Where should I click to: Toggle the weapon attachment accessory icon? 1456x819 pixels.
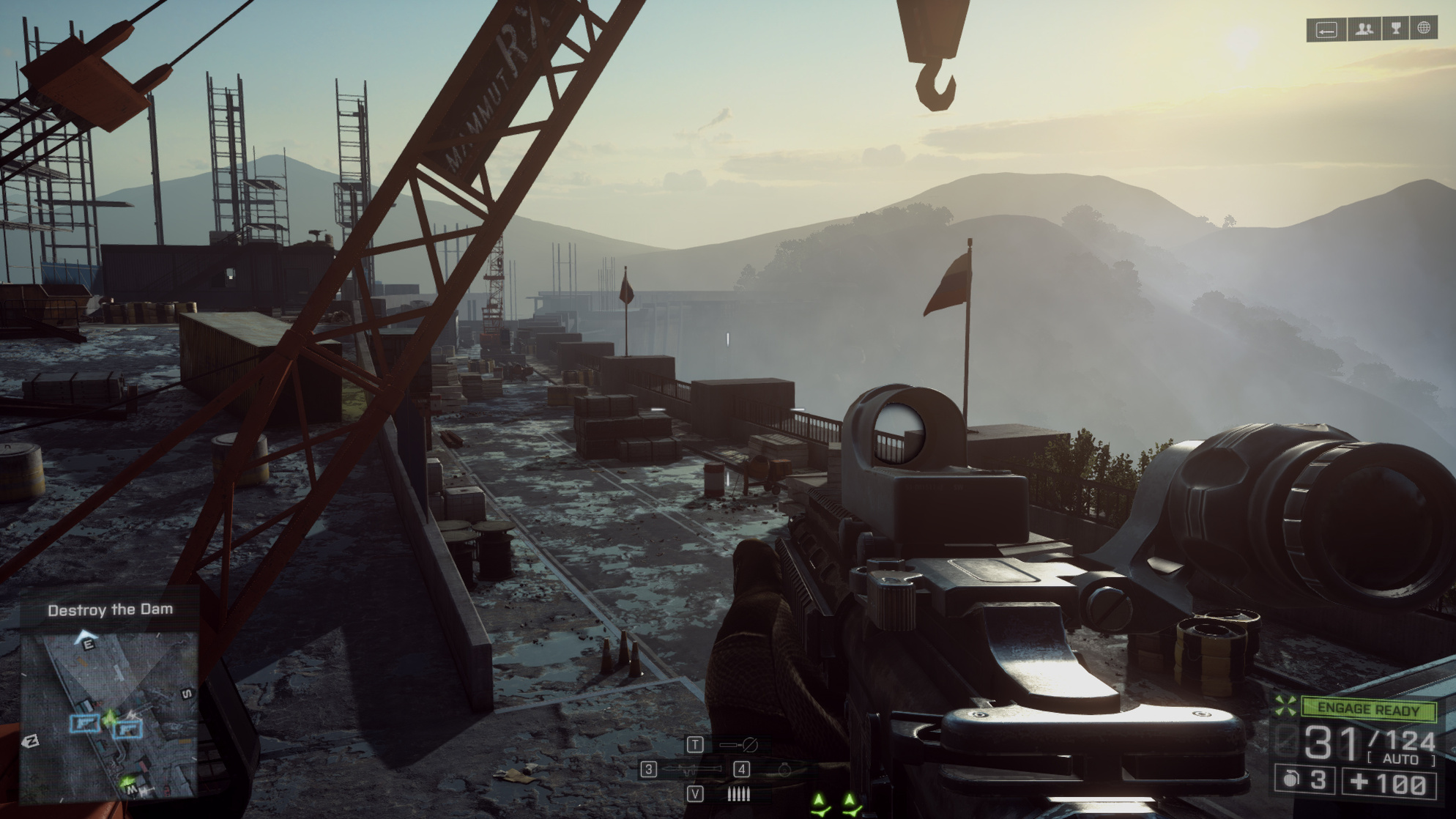tap(738, 745)
